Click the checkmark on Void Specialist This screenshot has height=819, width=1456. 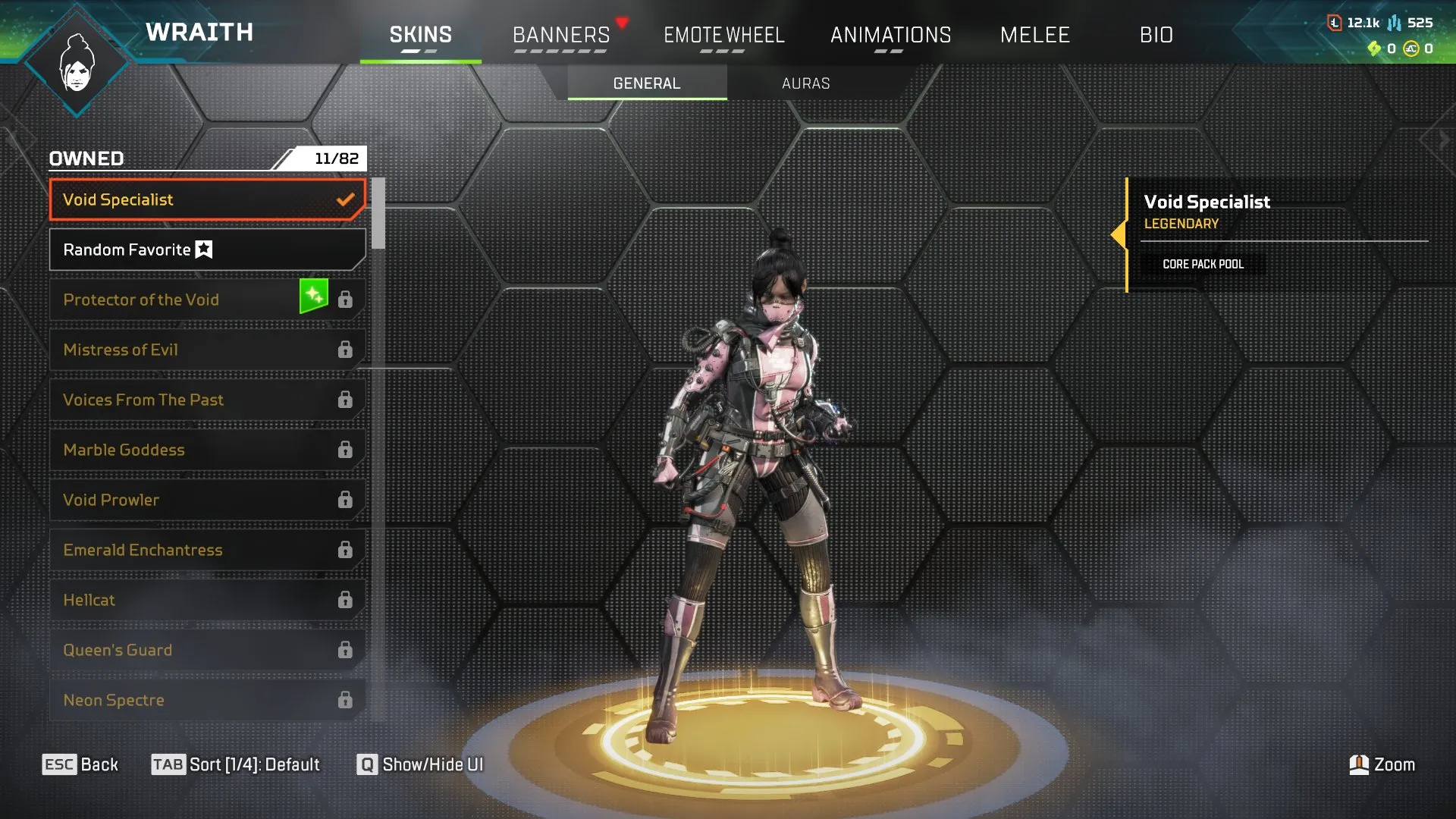[x=347, y=199]
